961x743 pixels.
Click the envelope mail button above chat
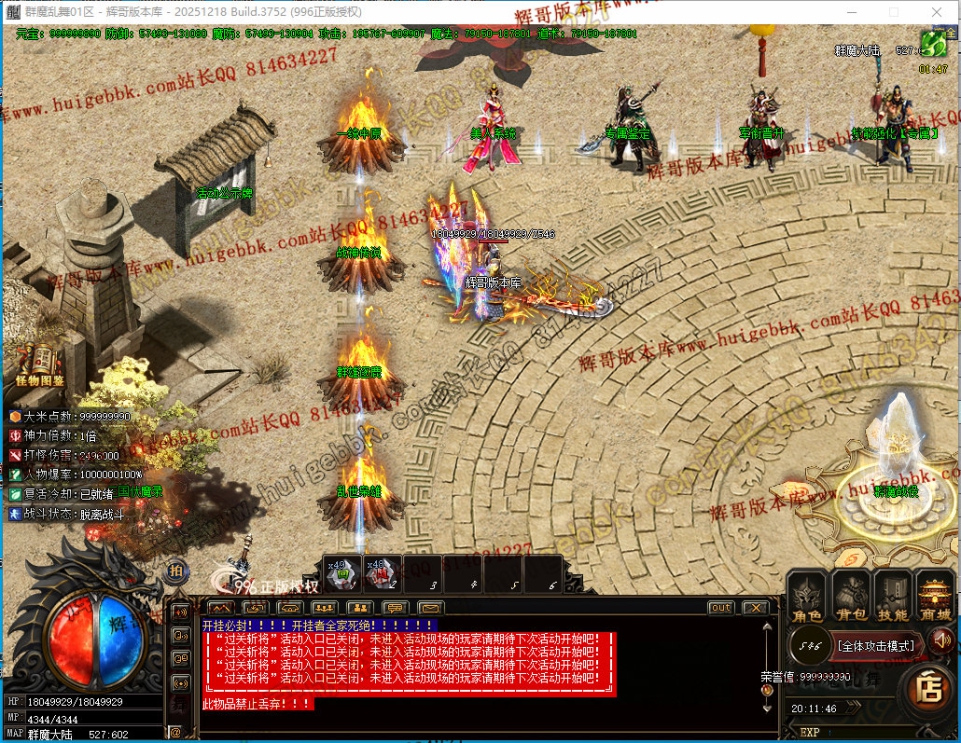coord(430,608)
